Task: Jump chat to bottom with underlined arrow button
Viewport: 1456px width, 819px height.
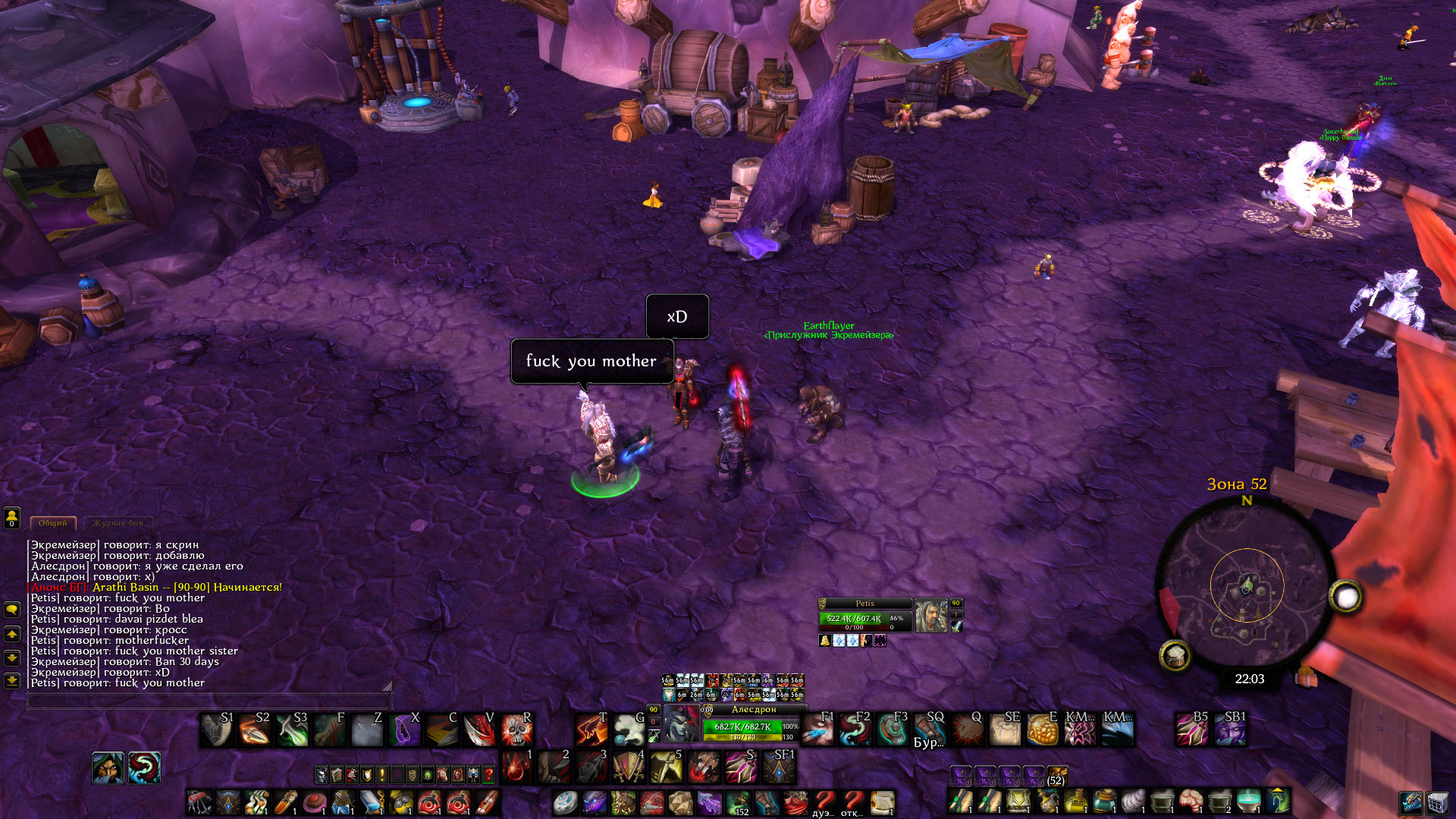Action: tap(12, 680)
